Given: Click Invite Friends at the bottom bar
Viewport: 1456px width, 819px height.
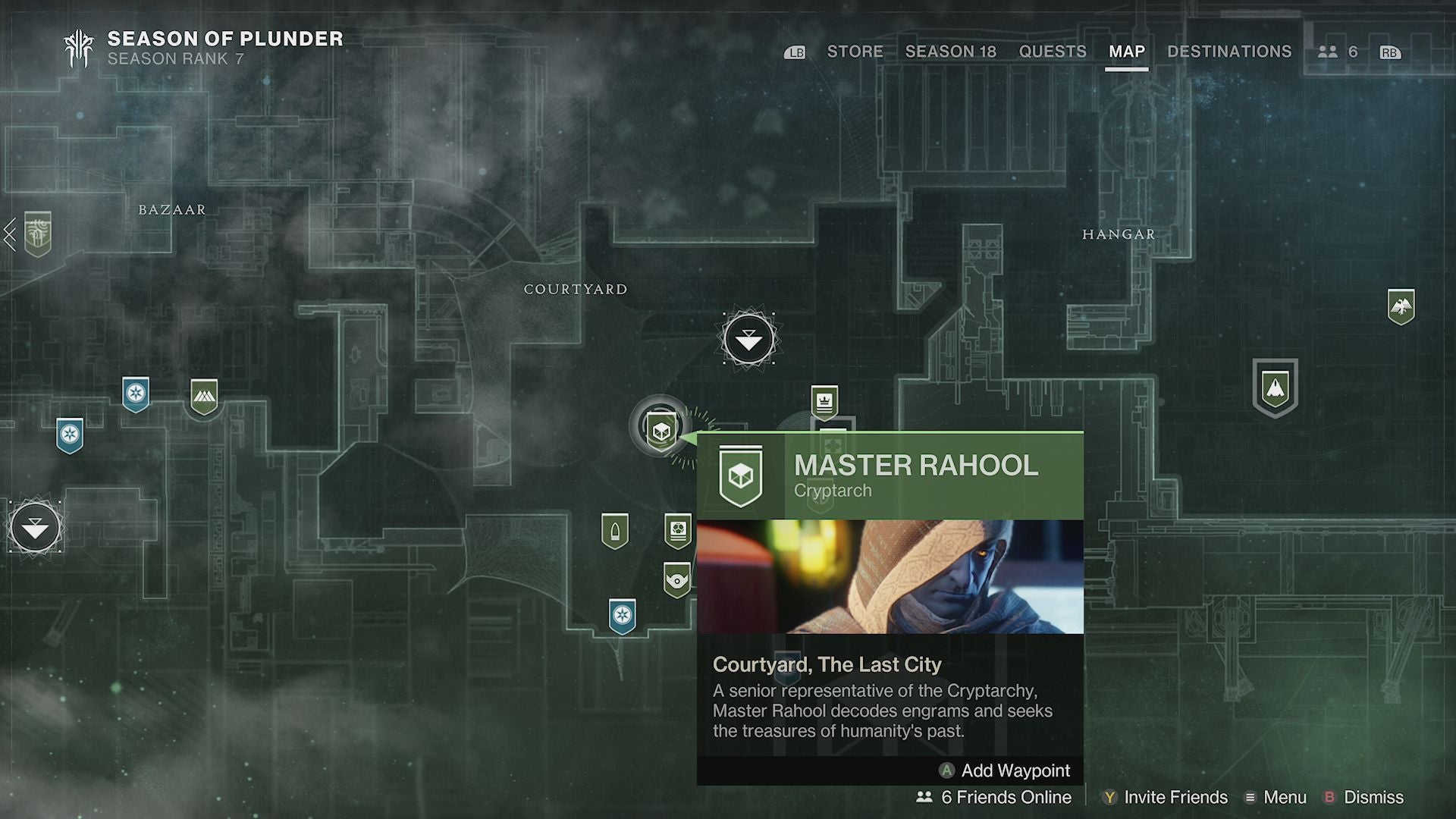Looking at the screenshot, I should pos(1174,798).
